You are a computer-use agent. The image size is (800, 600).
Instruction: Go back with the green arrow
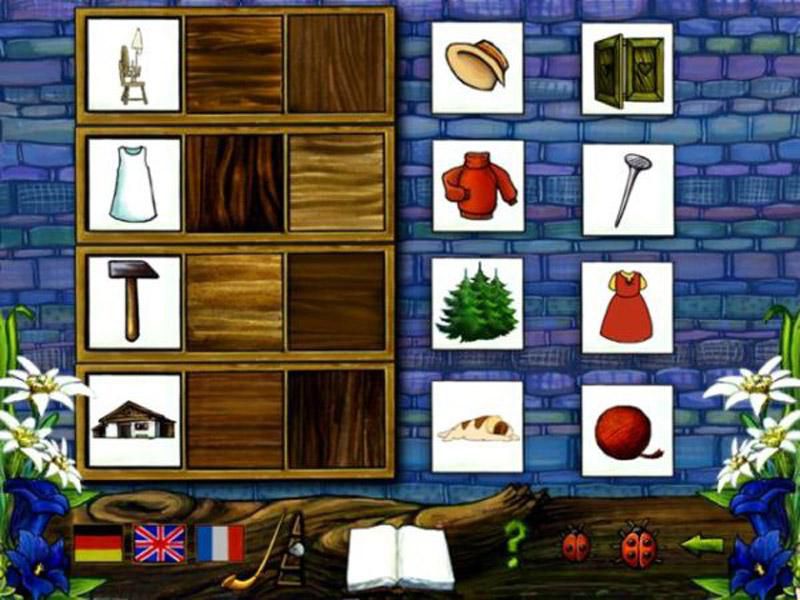pyautogui.click(x=701, y=545)
